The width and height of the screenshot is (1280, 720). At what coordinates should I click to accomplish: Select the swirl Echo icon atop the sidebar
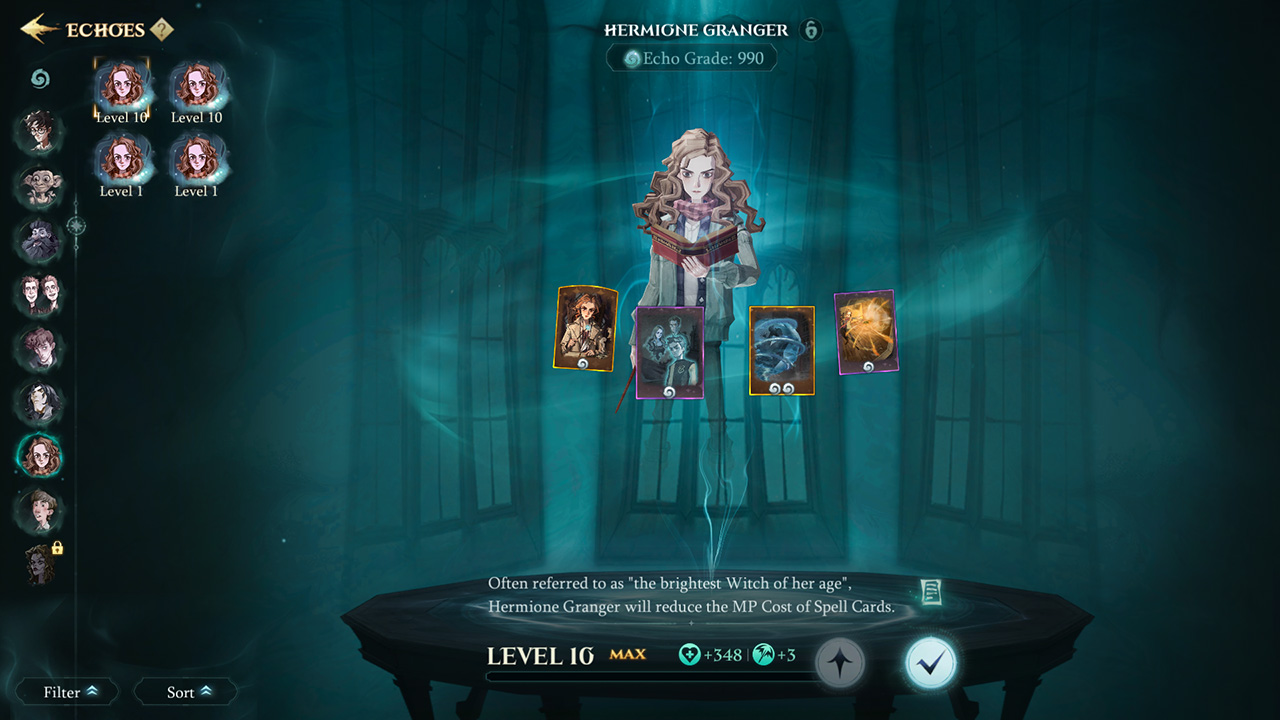tap(39, 78)
